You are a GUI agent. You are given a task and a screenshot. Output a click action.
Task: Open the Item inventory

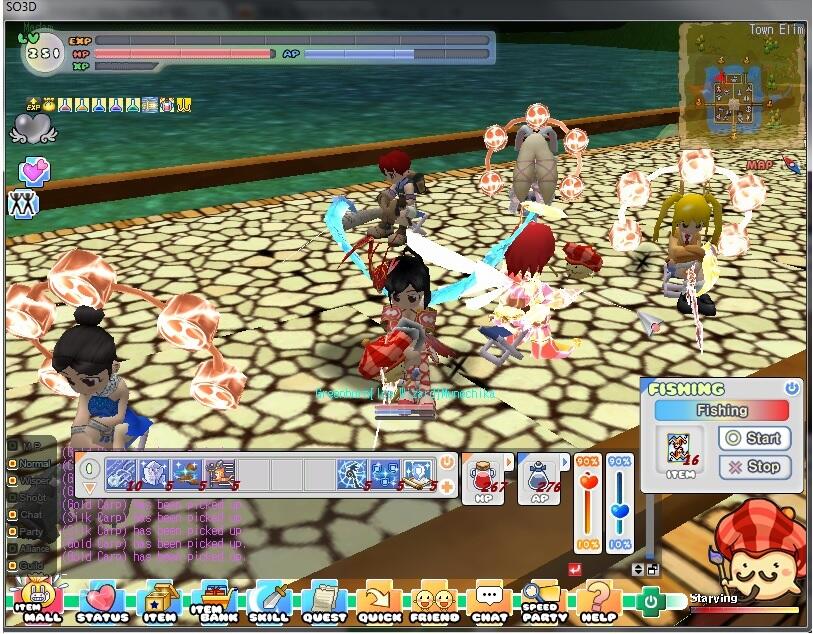click(160, 602)
